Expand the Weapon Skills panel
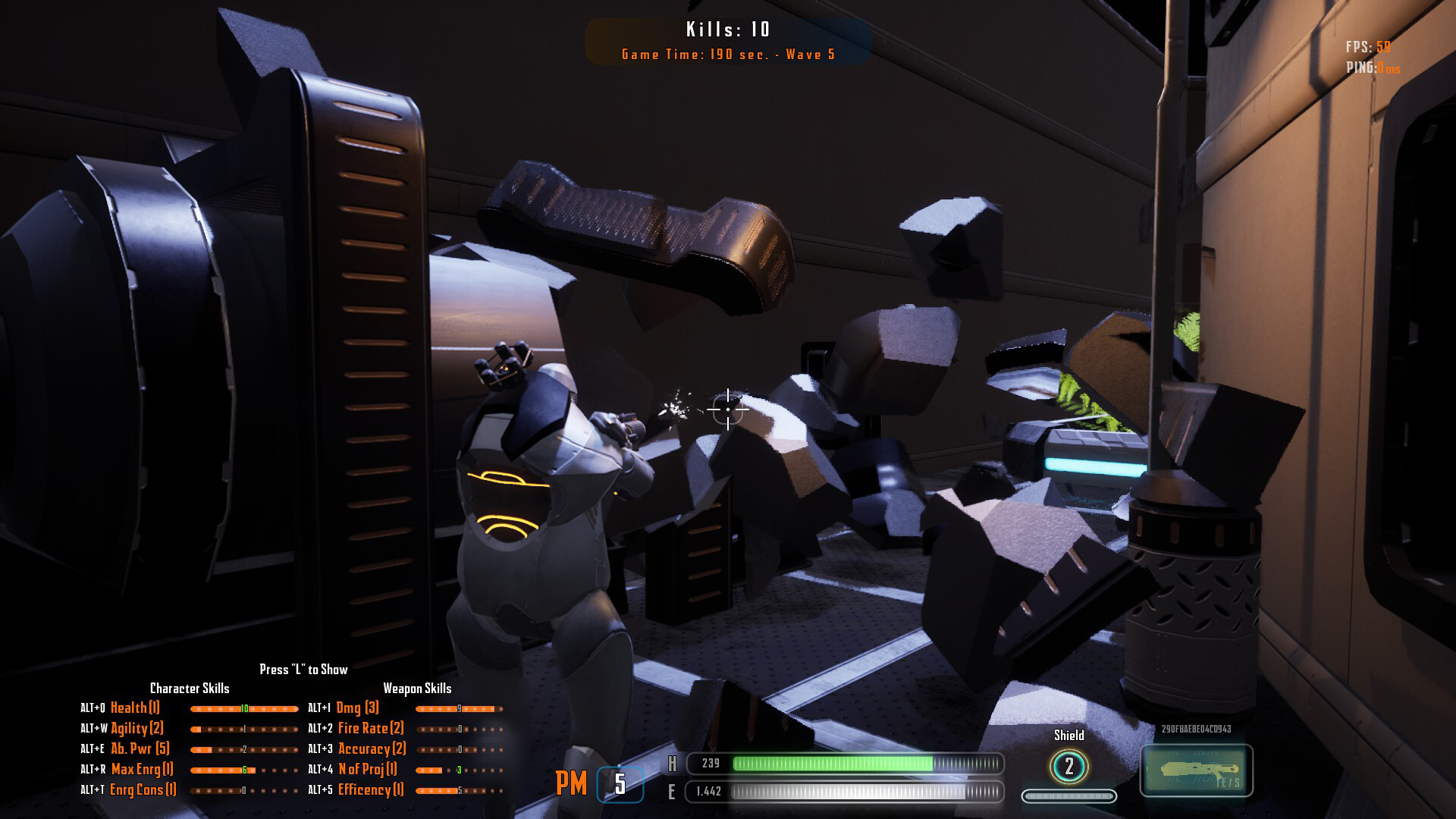The width and height of the screenshot is (1456, 819). tap(418, 689)
